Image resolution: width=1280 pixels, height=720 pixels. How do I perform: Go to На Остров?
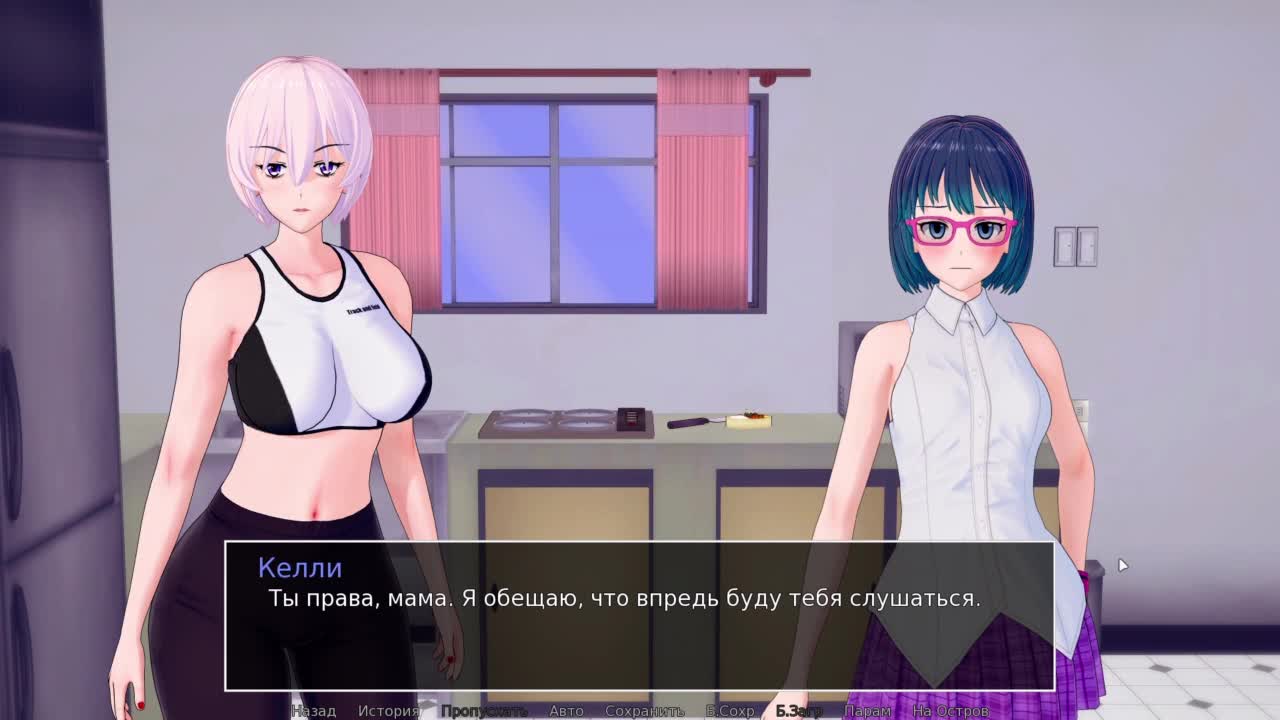click(950, 710)
